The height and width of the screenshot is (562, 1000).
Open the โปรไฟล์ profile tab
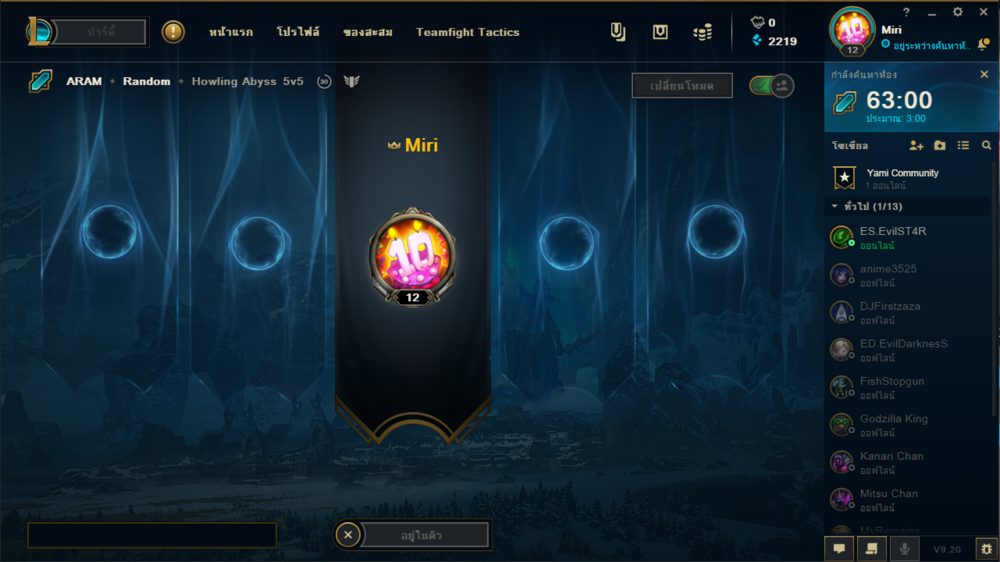pyautogui.click(x=298, y=32)
